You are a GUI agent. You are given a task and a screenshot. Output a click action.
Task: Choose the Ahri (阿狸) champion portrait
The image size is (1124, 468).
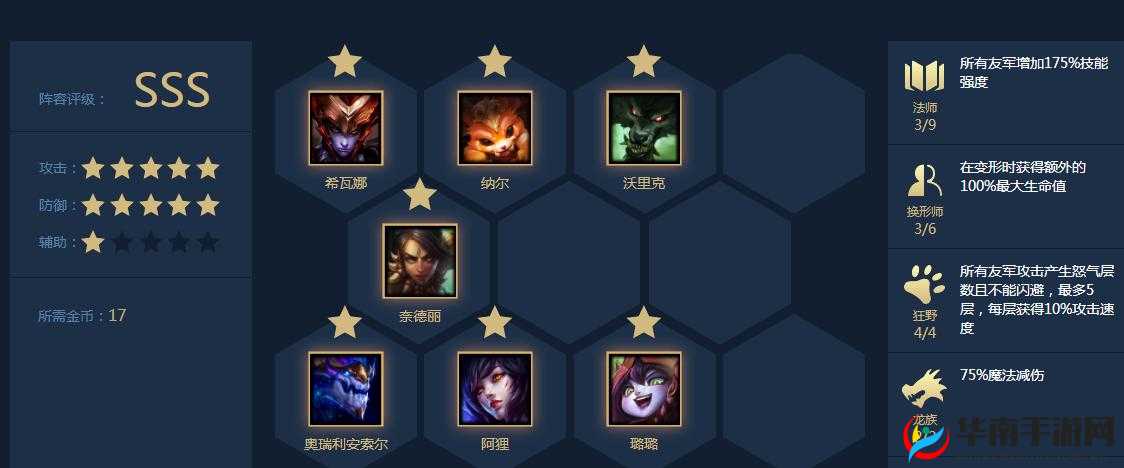point(495,389)
